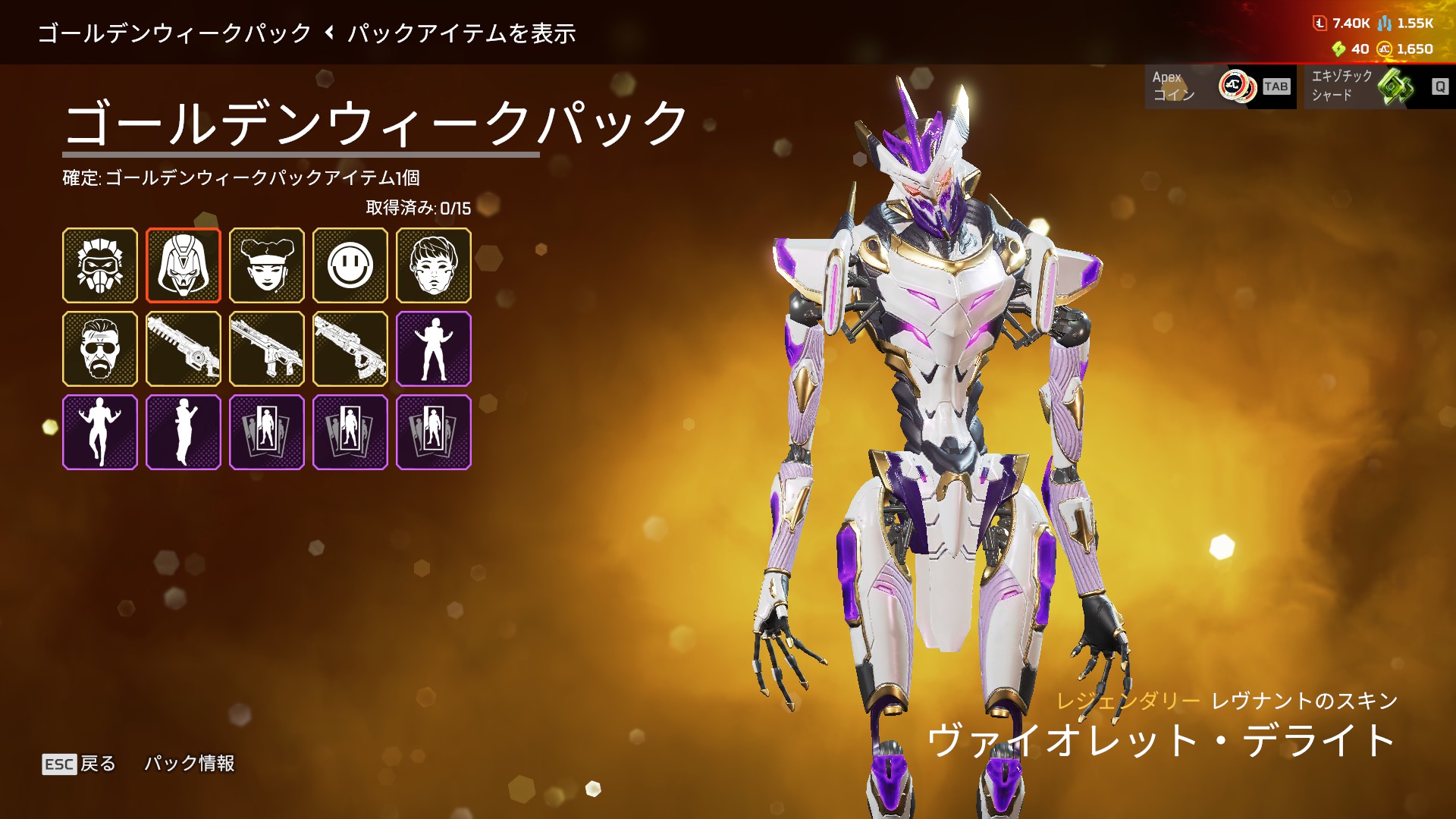The height and width of the screenshot is (819, 1456).
Task: Pick the weapon skin with toothed barrel
Action: 184,349
